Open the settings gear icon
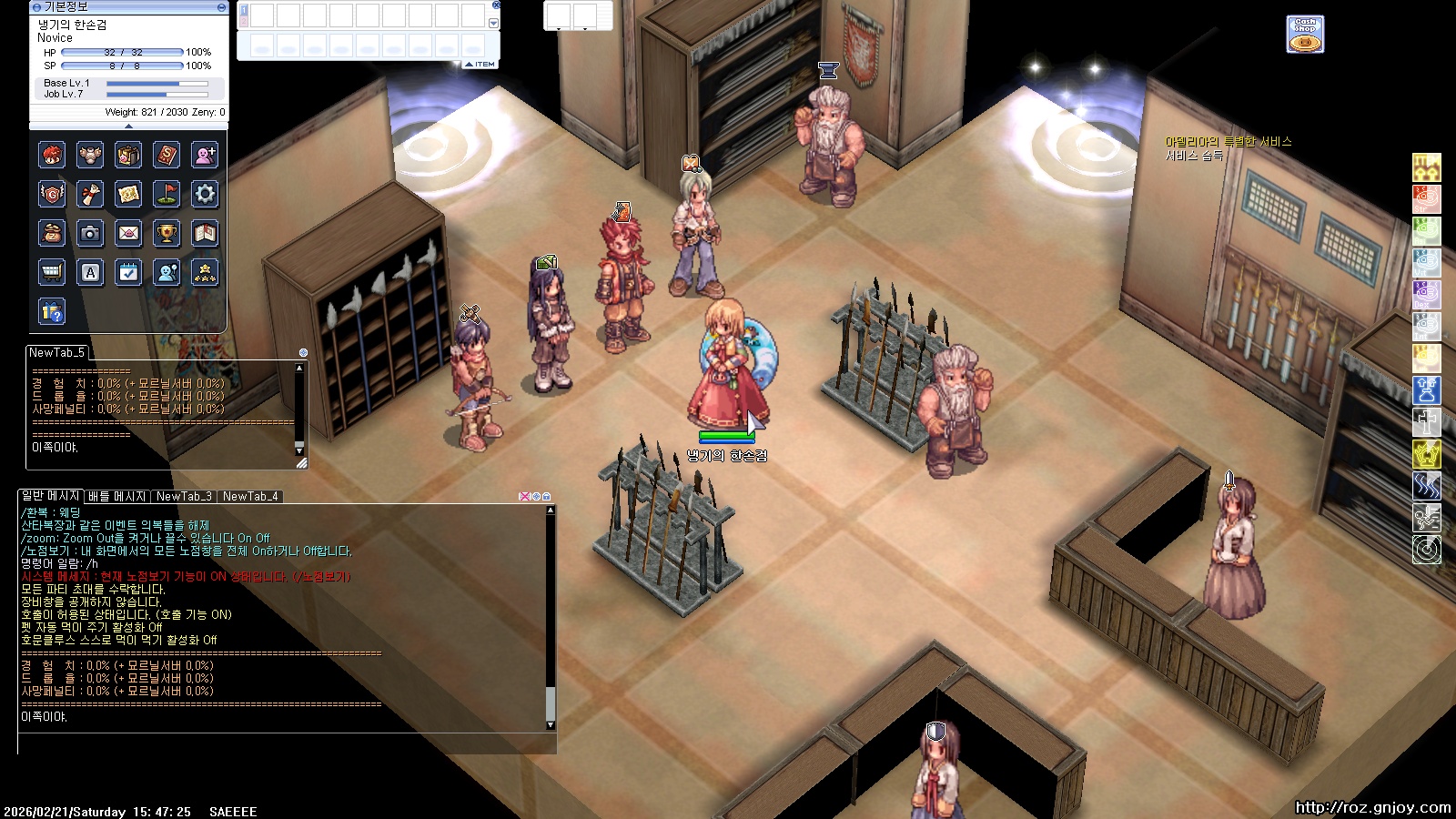 pos(205,194)
